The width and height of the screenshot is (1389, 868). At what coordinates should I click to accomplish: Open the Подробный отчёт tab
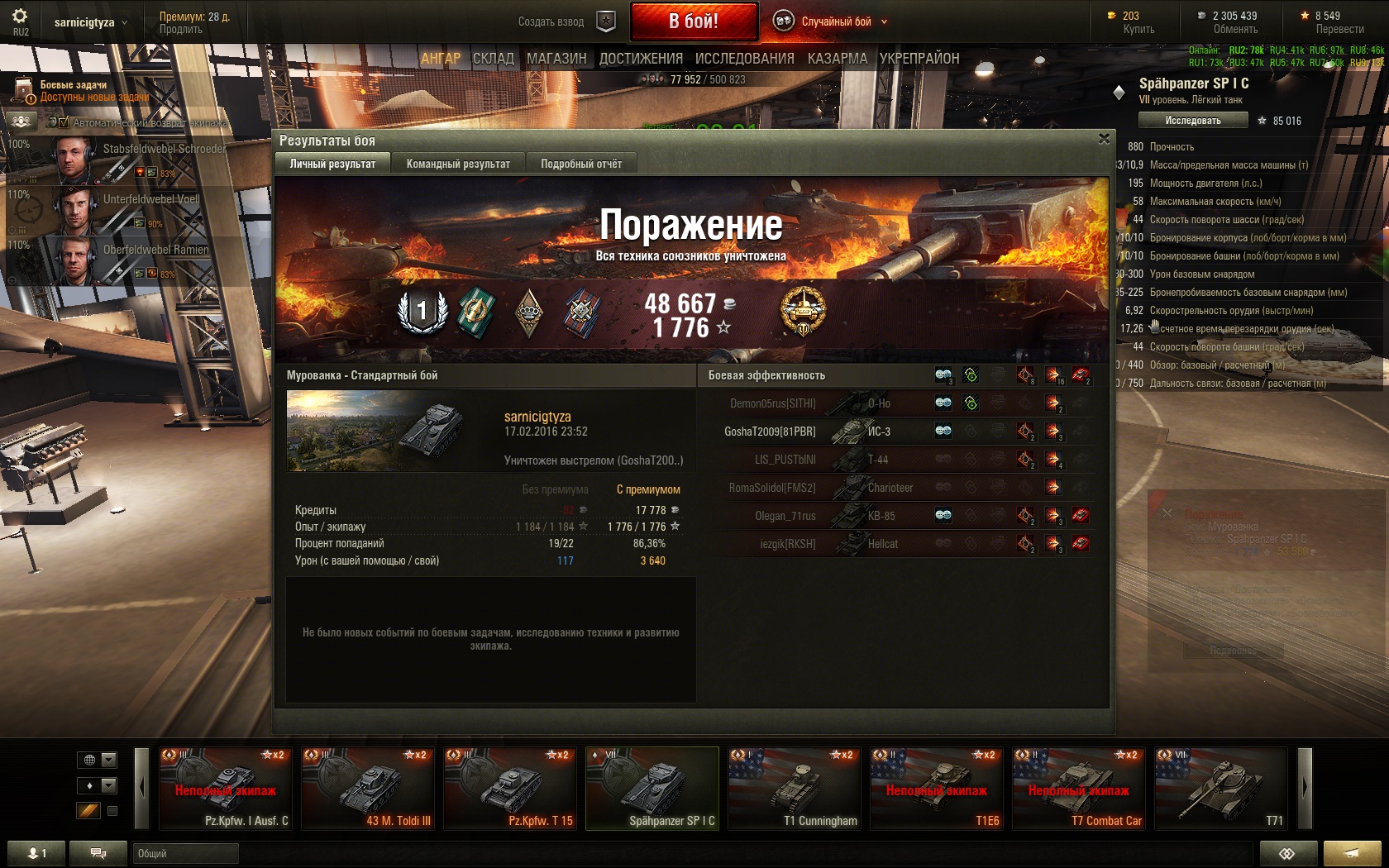(x=581, y=164)
